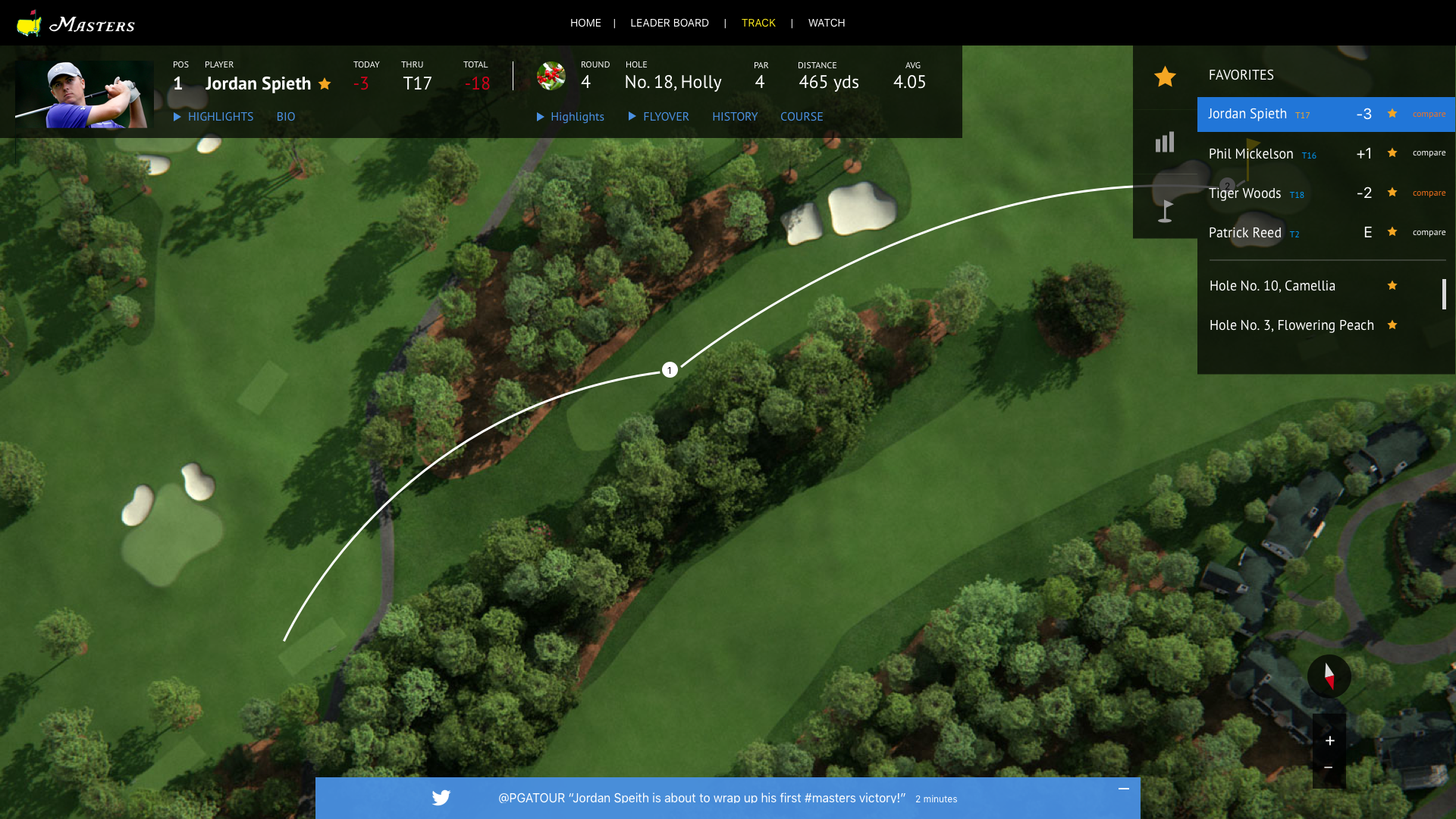Expand the HIGHLIGHTS player video section
This screenshot has width=1456, height=819.
pyautogui.click(x=221, y=117)
